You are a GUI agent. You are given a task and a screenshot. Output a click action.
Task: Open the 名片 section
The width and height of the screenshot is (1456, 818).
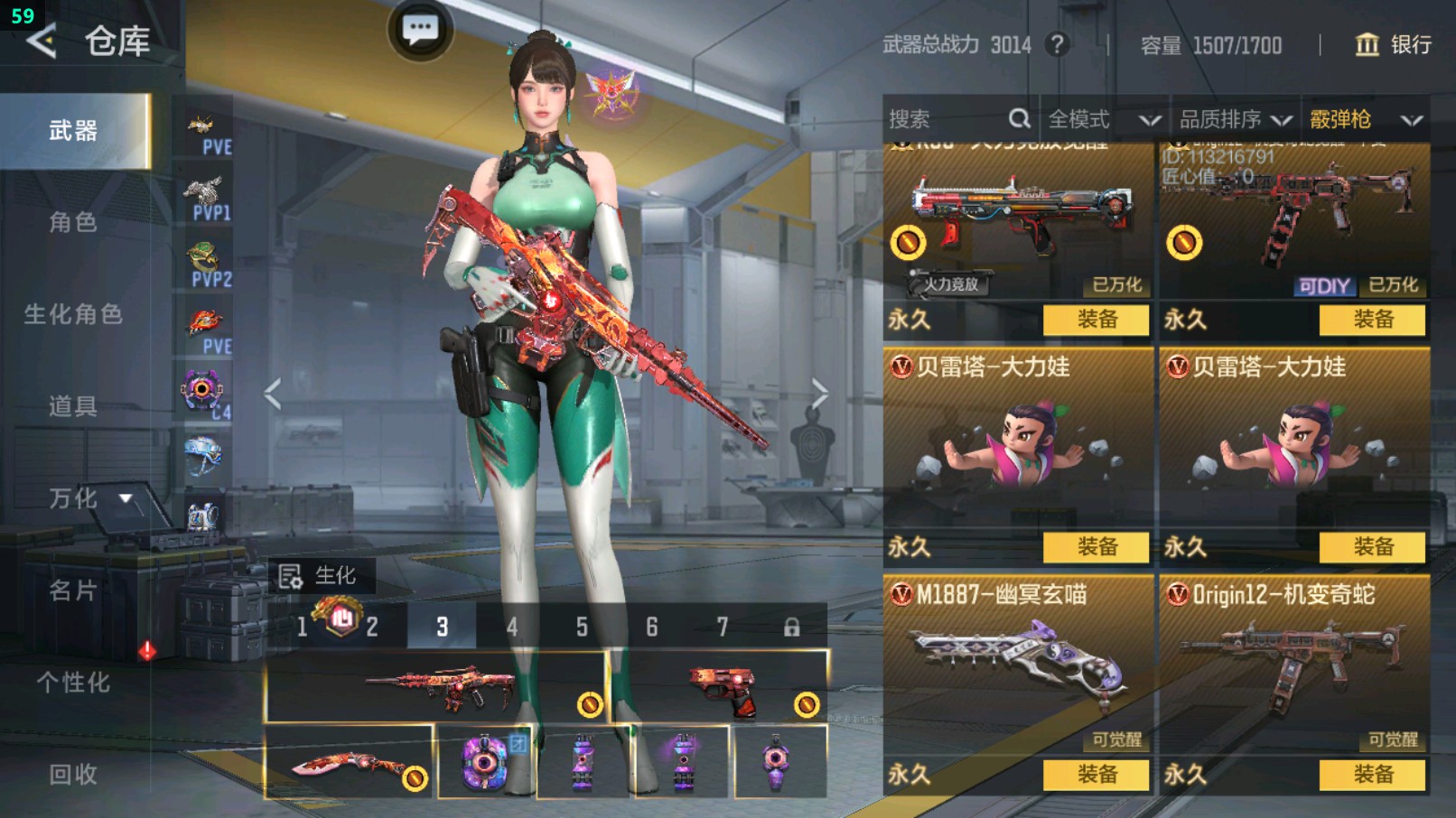[74, 590]
